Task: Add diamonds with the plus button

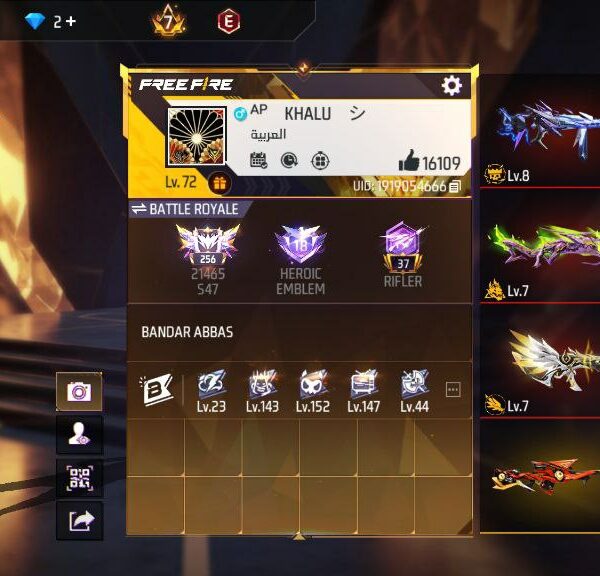Action: pos(71,21)
